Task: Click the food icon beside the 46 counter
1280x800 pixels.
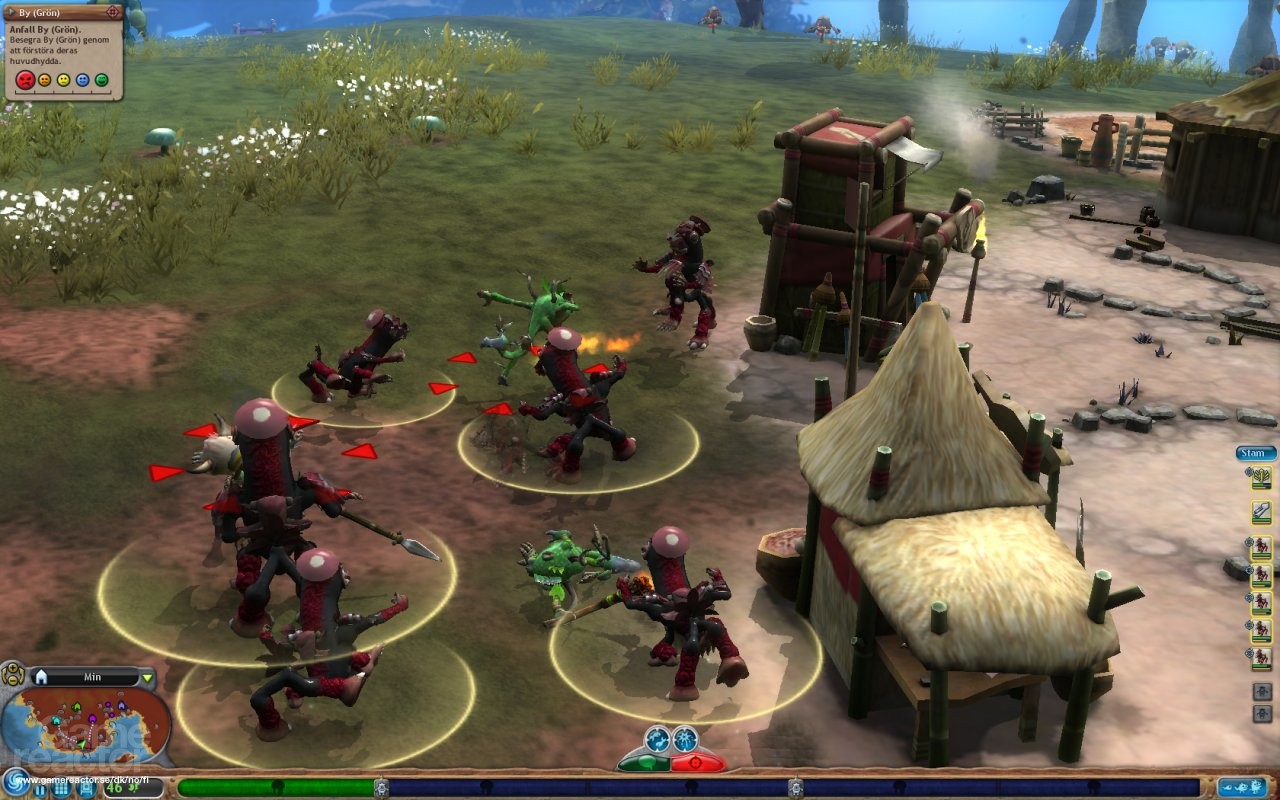Action: point(133,788)
